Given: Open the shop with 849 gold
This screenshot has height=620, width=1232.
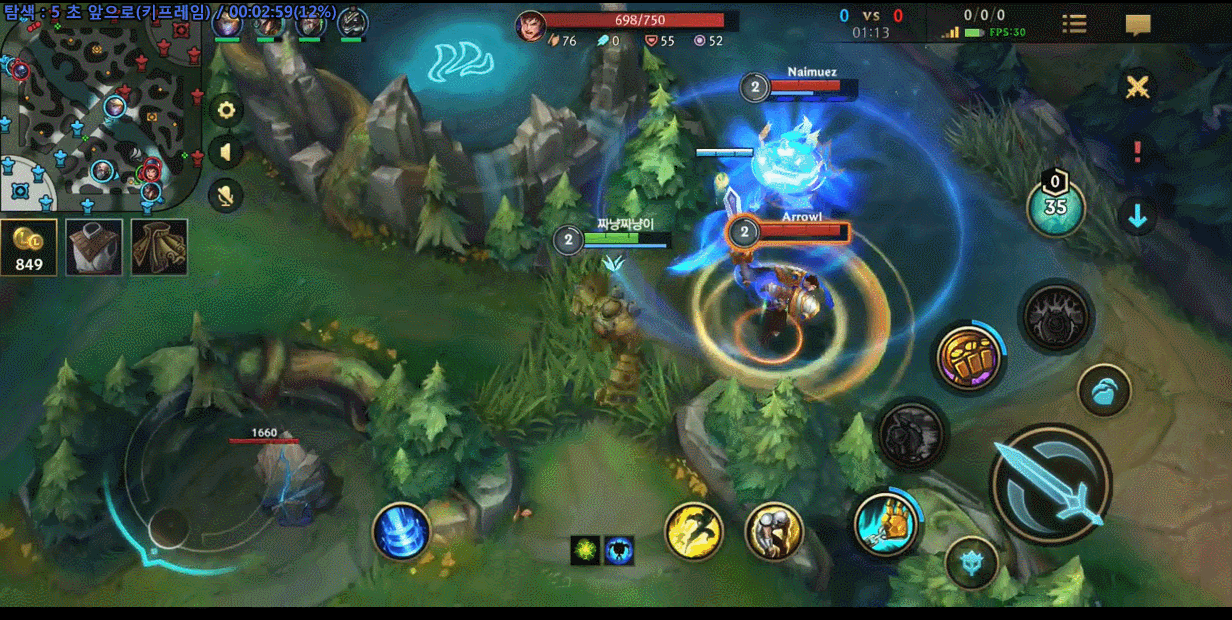Looking at the screenshot, I should pos(29,247).
